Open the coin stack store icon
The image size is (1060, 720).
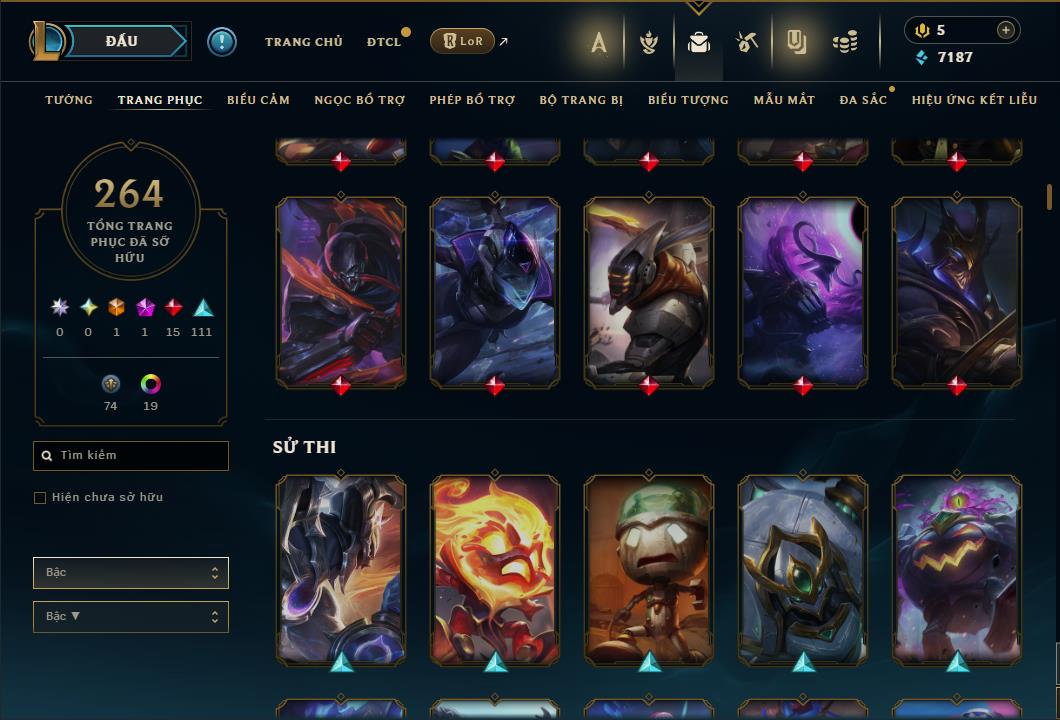click(845, 42)
